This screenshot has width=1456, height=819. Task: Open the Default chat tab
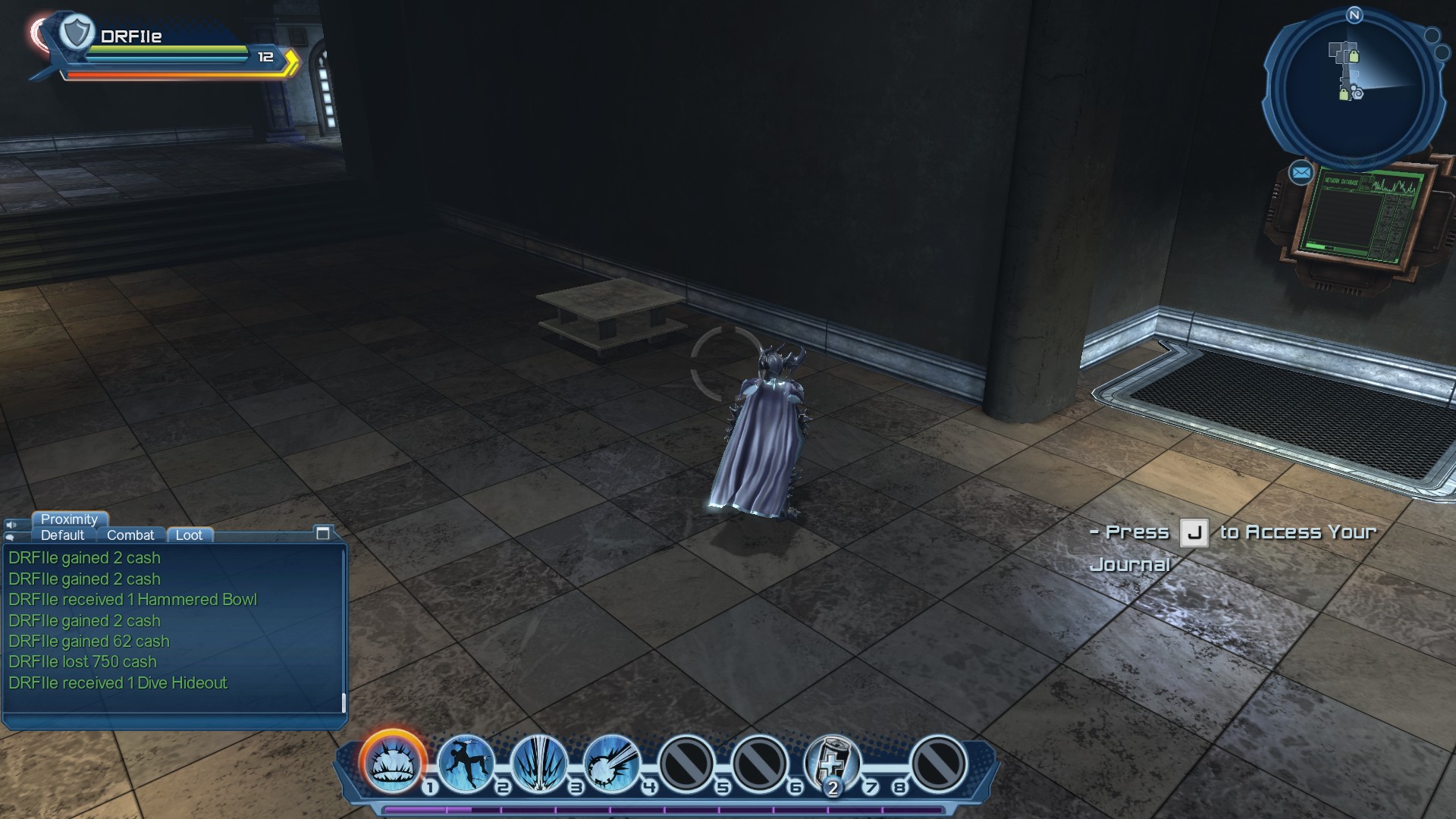point(62,535)
